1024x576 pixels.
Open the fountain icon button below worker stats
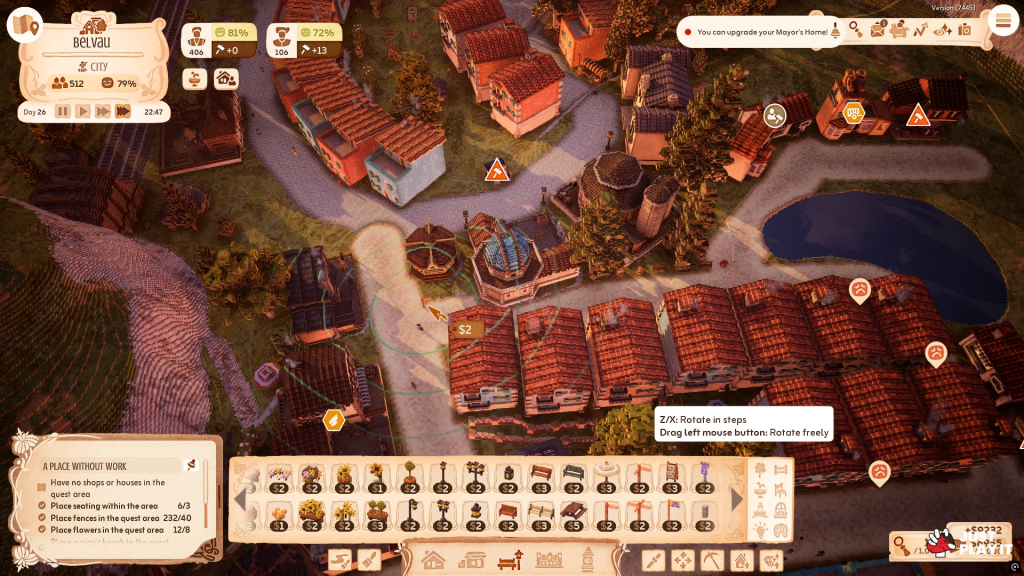(x=196, y=78)
